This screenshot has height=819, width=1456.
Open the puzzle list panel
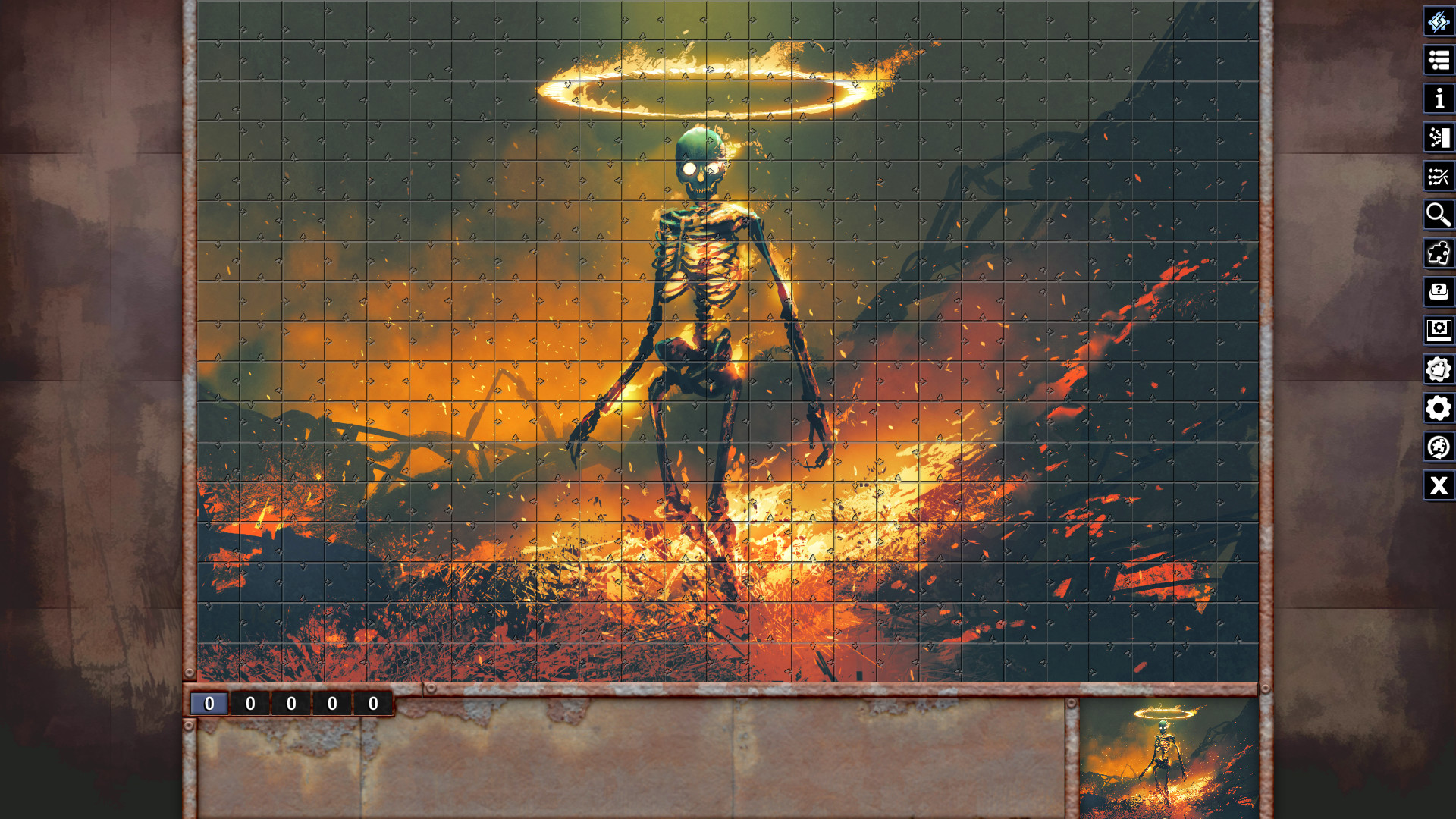coord(1439,61)
